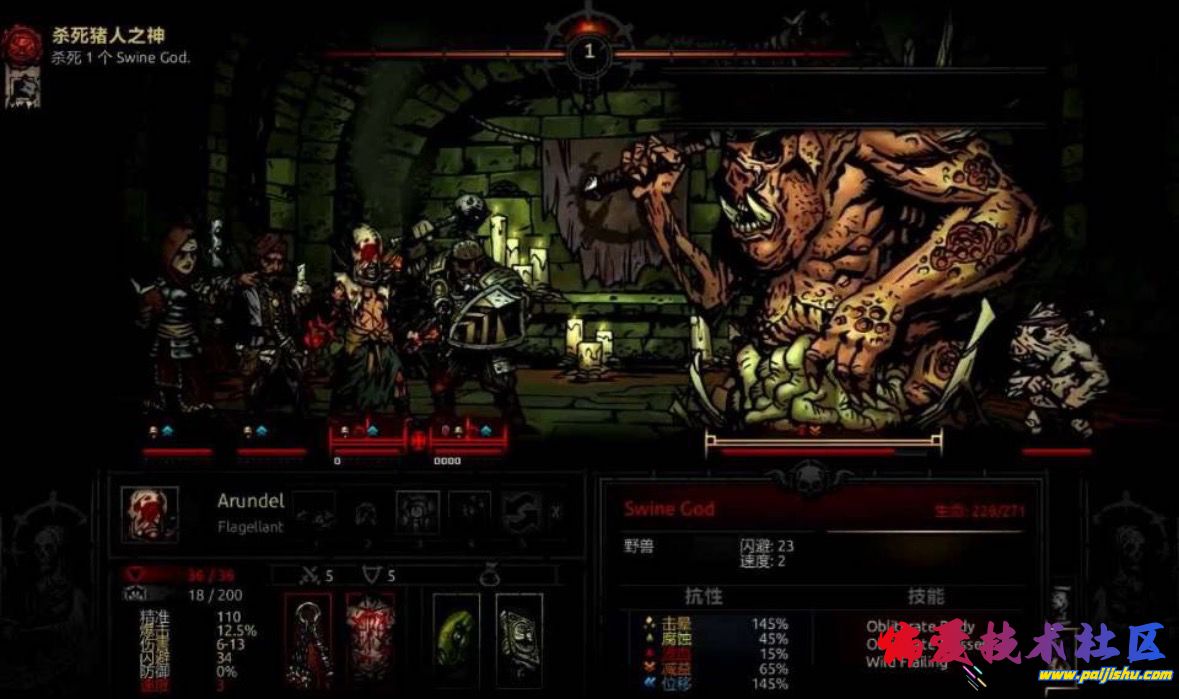Select the green trinket slot
Screen dimensions: 1179x699
point(456,635)
